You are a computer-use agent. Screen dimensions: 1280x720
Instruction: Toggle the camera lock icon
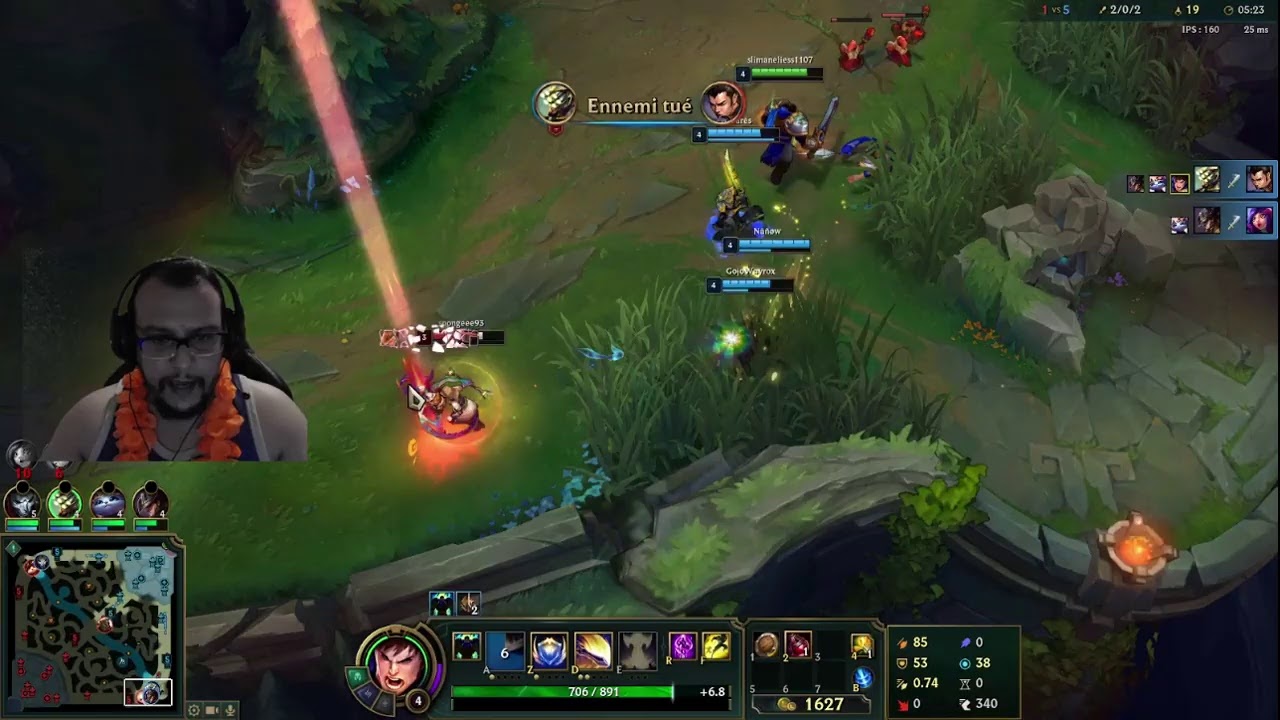[x=212, y=710]
